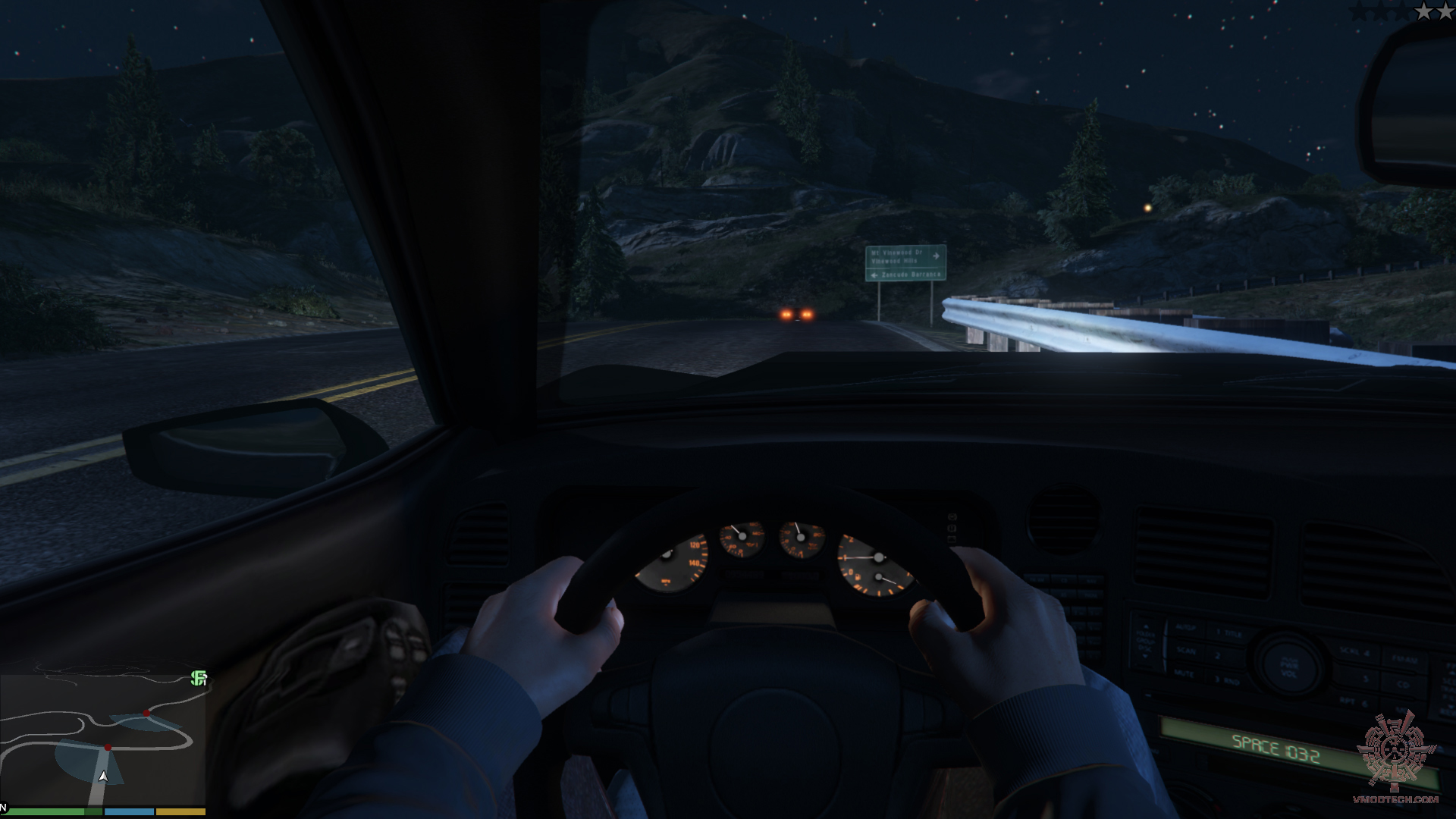This screenshot has width=1456, height=819.
Task: Click the north compass marker on minimap
Action: click(4, 808)
